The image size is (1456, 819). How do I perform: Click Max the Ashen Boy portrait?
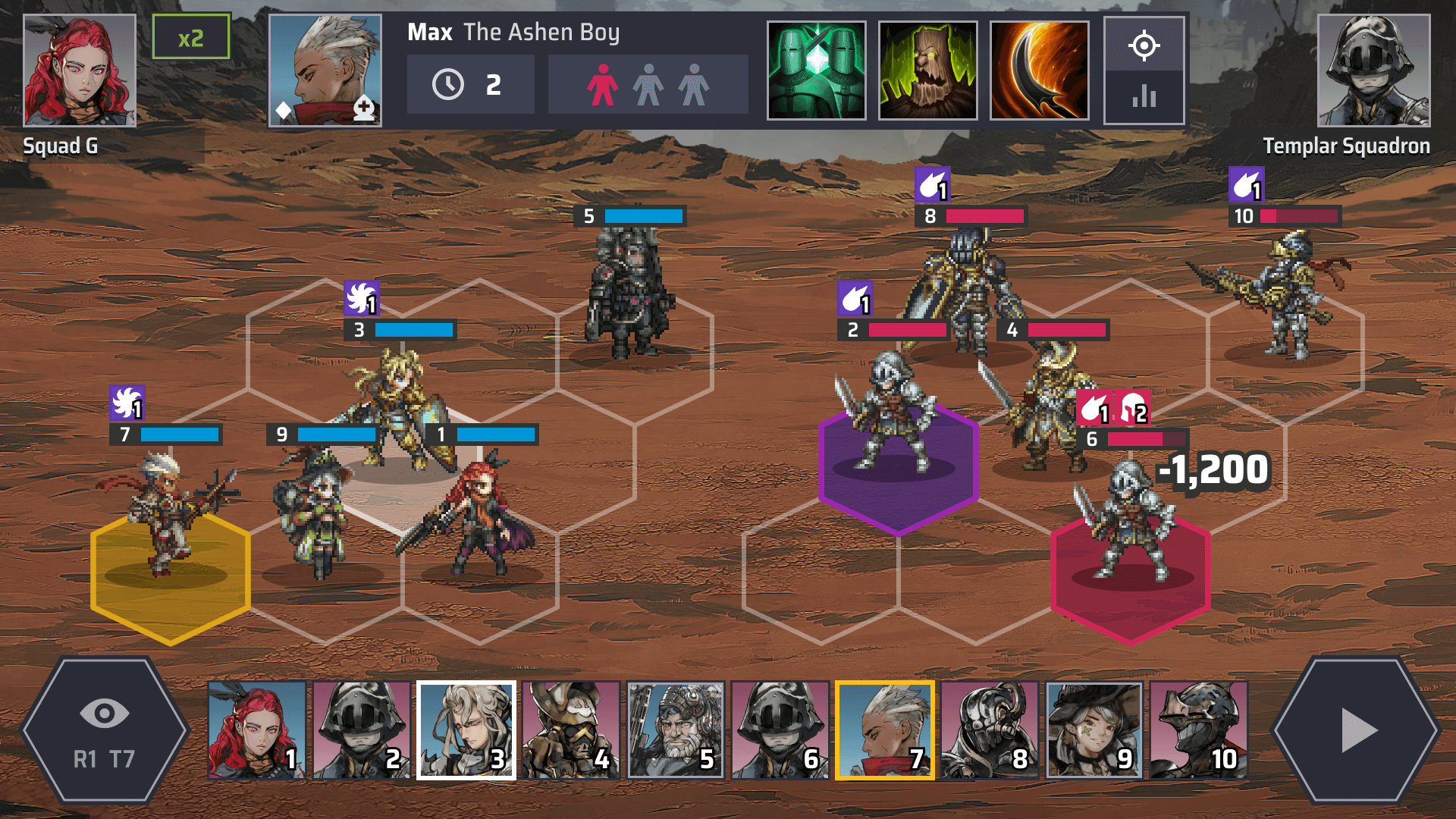(x=325, y=71)
